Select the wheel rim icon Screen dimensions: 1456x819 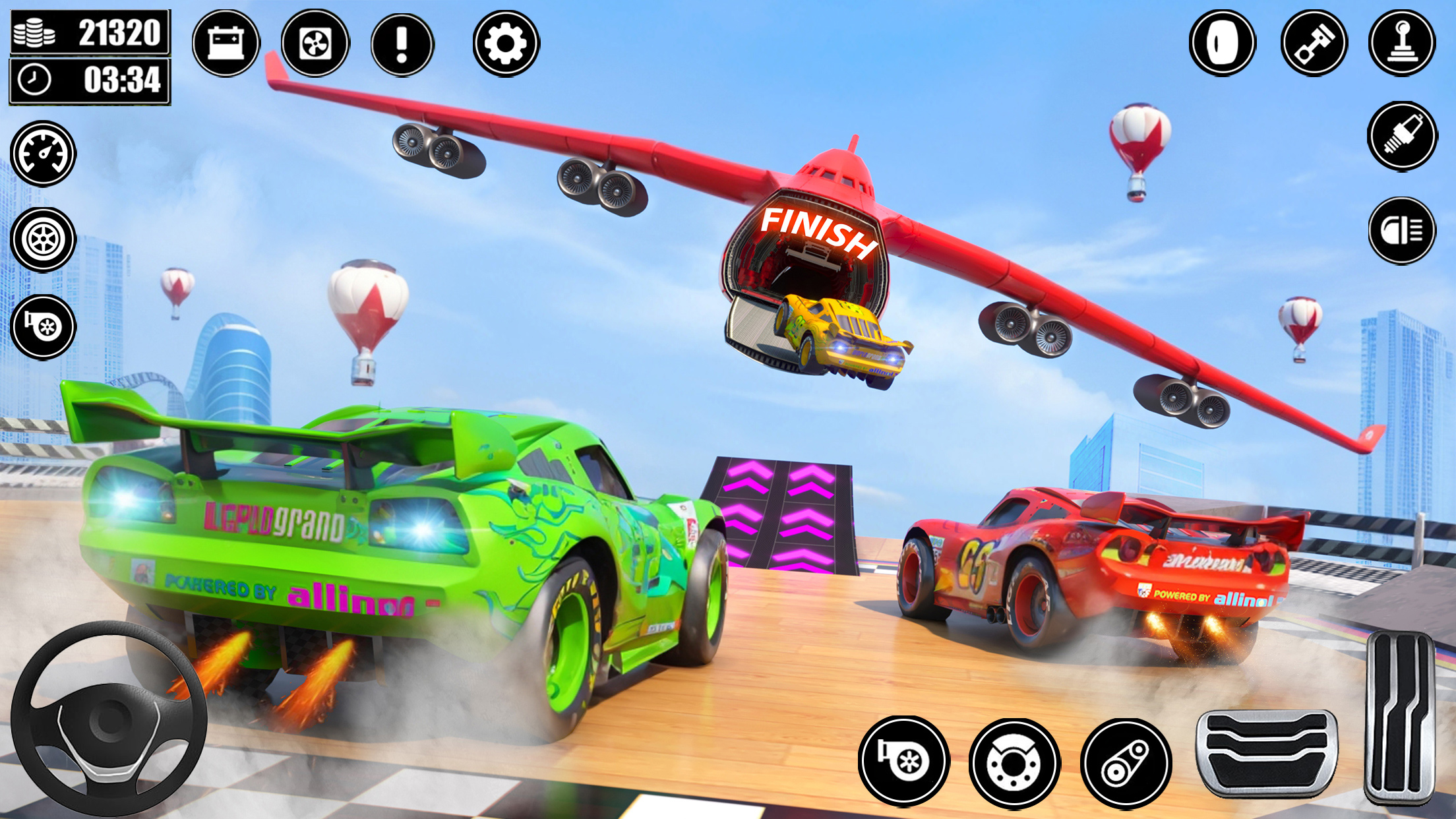[44, 239]
